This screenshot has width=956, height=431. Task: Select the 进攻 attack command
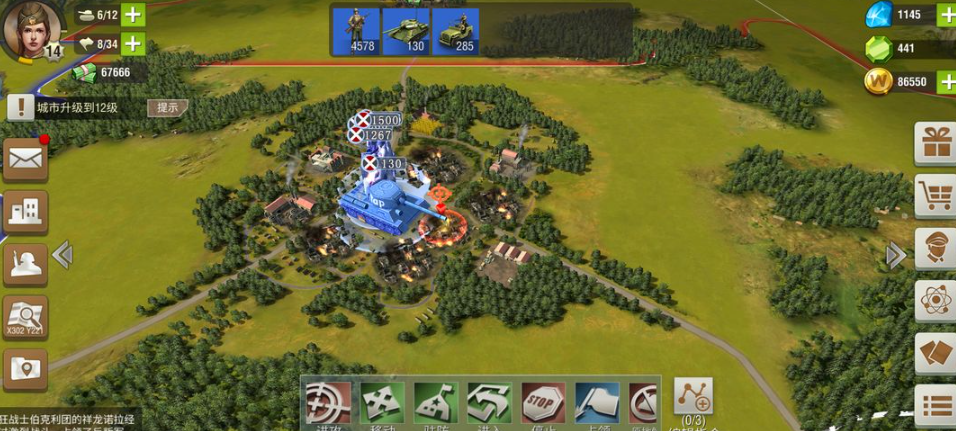[327, 403]
